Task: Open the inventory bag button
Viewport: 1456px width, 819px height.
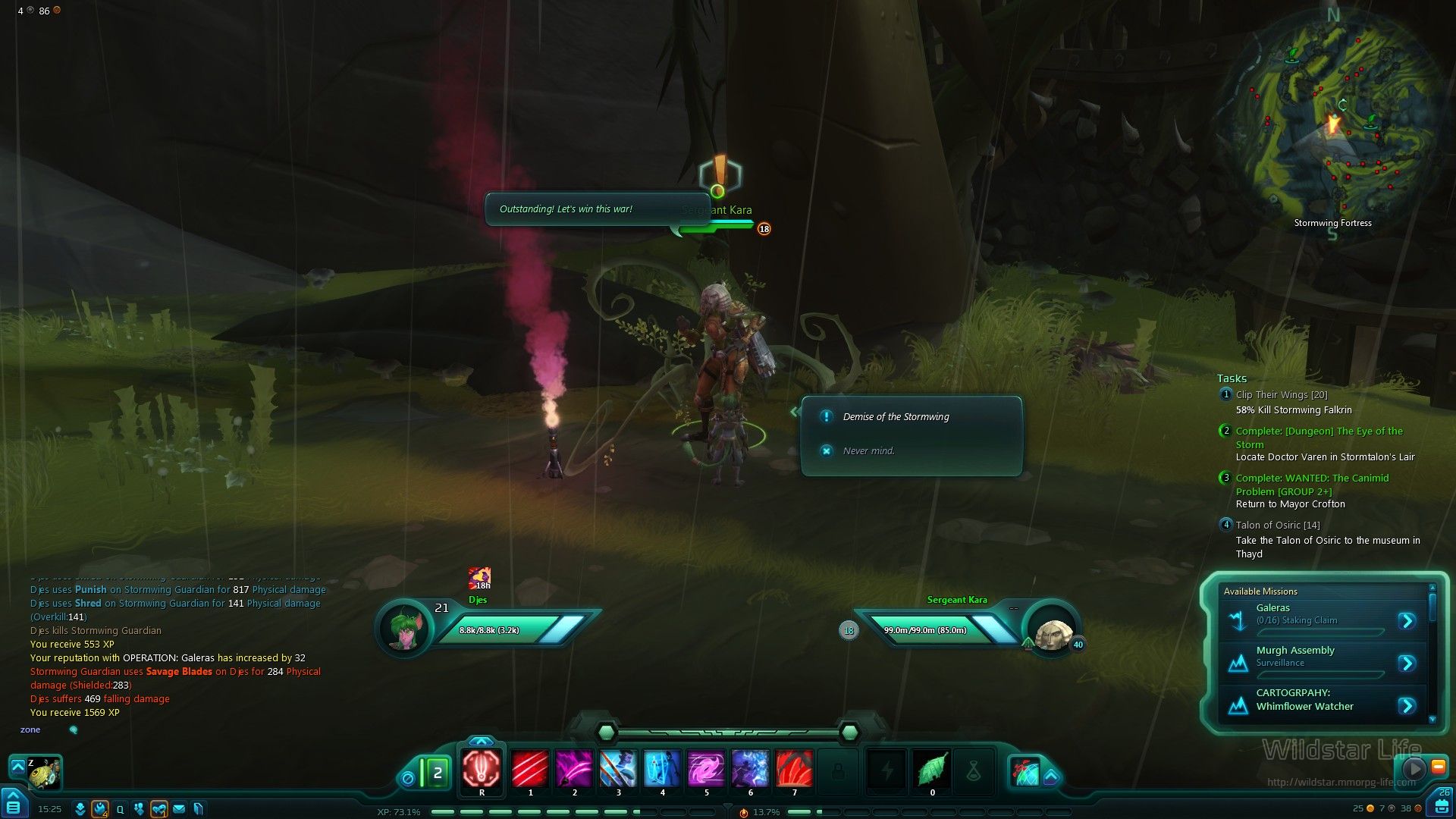Action: tap(1439, 805)
